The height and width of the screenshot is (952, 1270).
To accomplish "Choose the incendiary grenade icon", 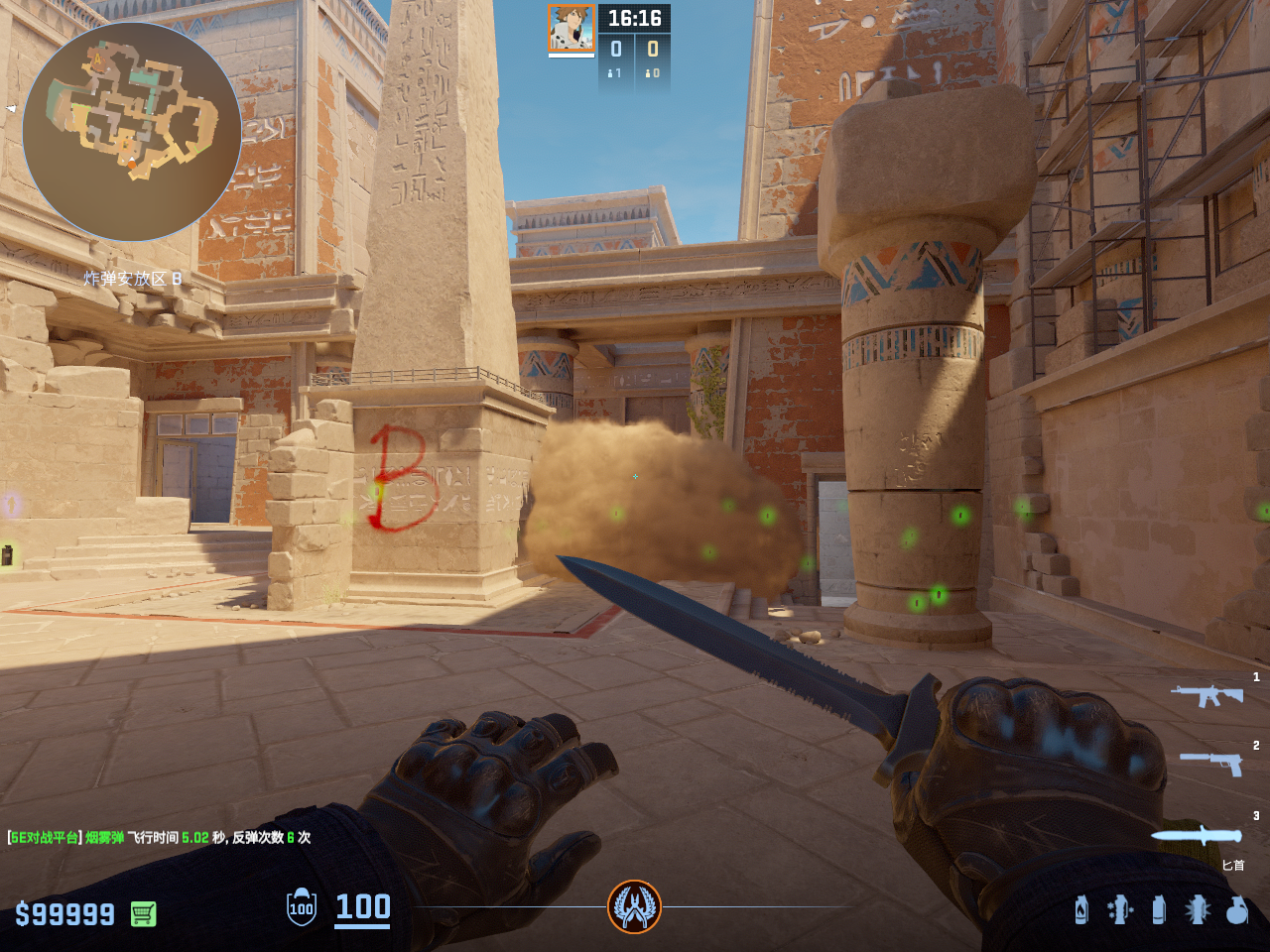I will pyautogui.click(x=1081, y=909).
